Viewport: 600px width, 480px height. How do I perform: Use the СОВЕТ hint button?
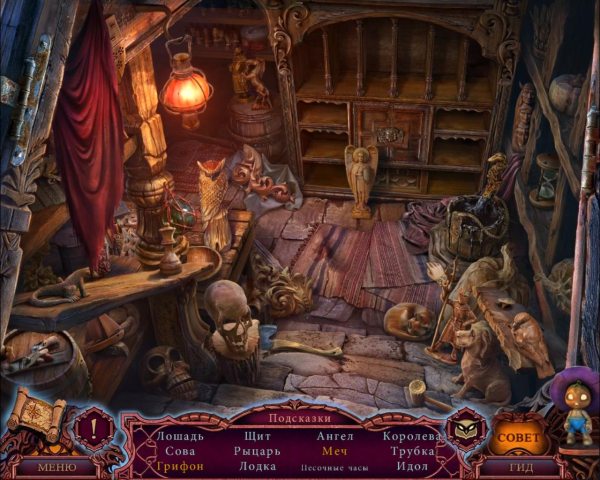coord(517,438)
